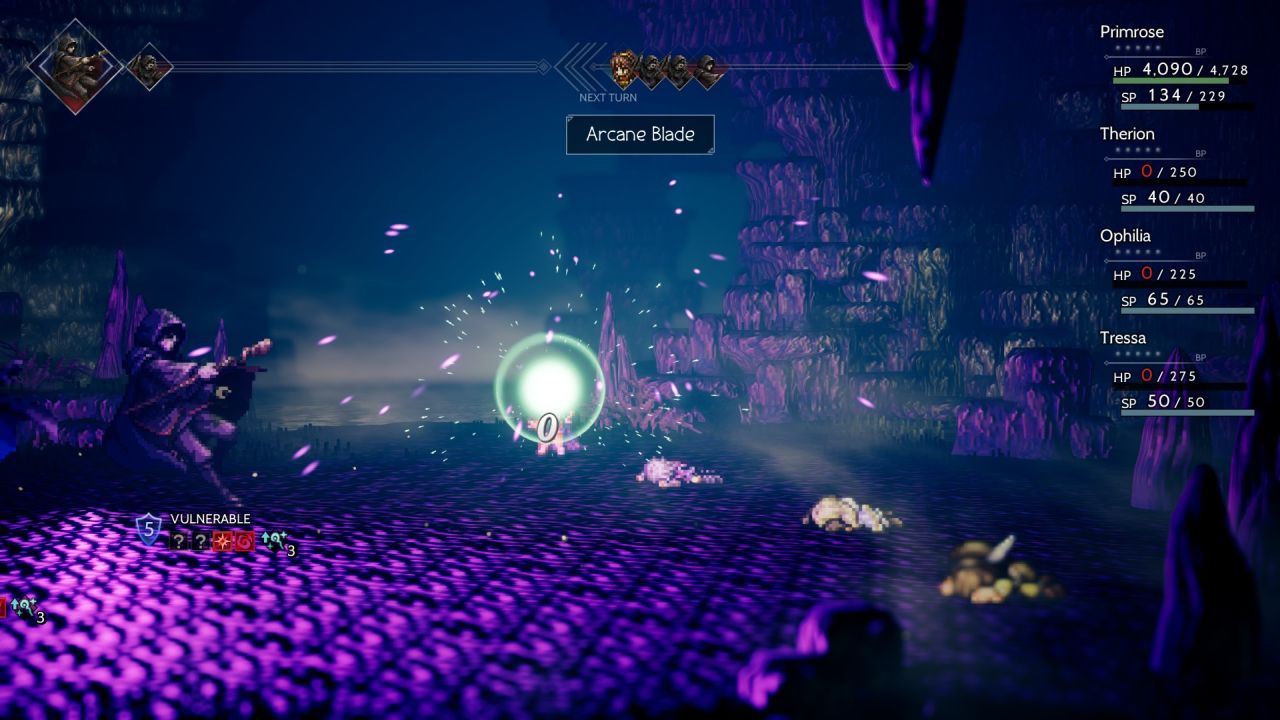Inspect the buff icon beside the weakness icons
Image resolution: width=1280 pixels, height=720 pixels.
point(273,542)
